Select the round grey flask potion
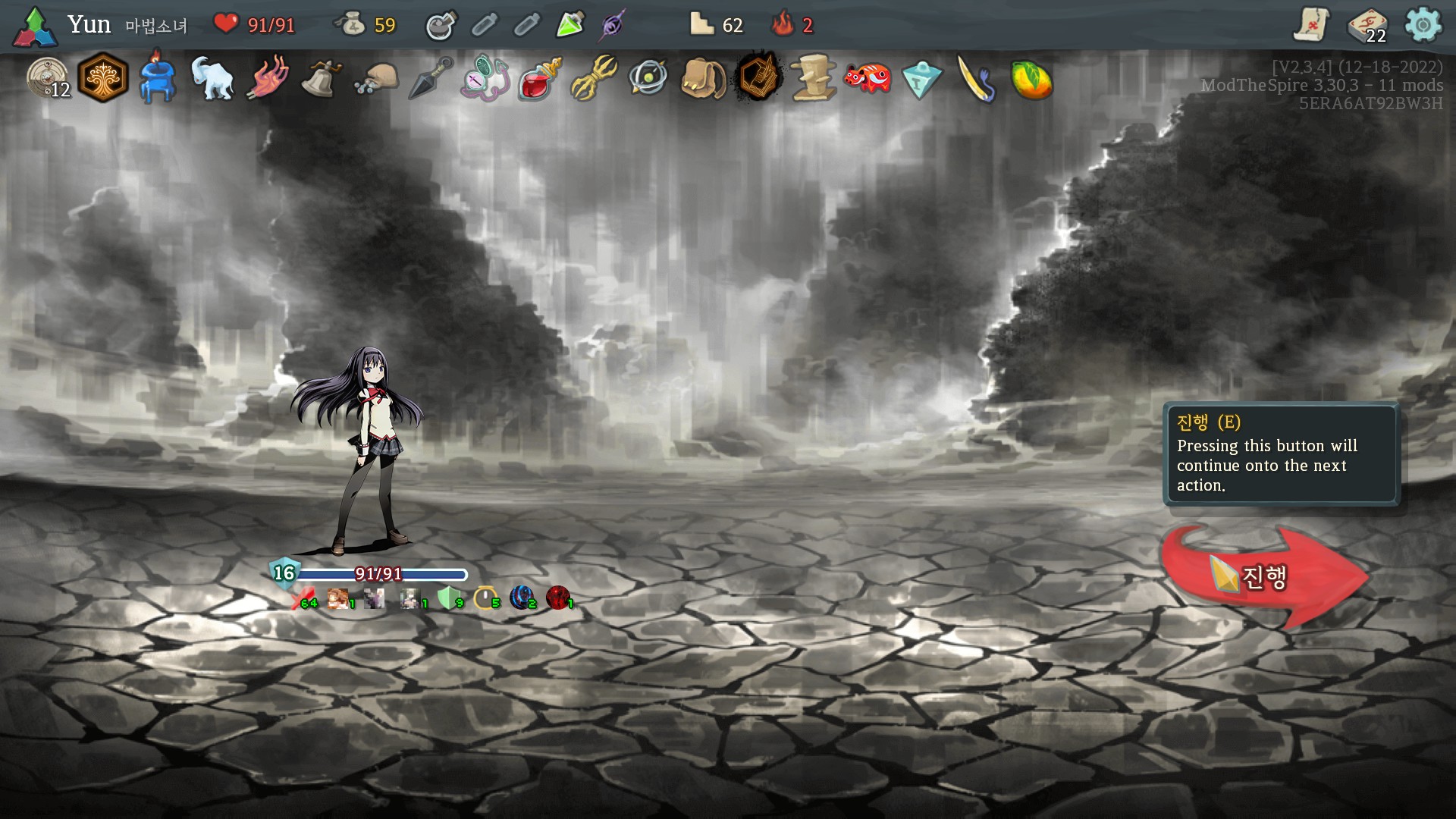The image size is (1456, 819). tap(441, 25)
